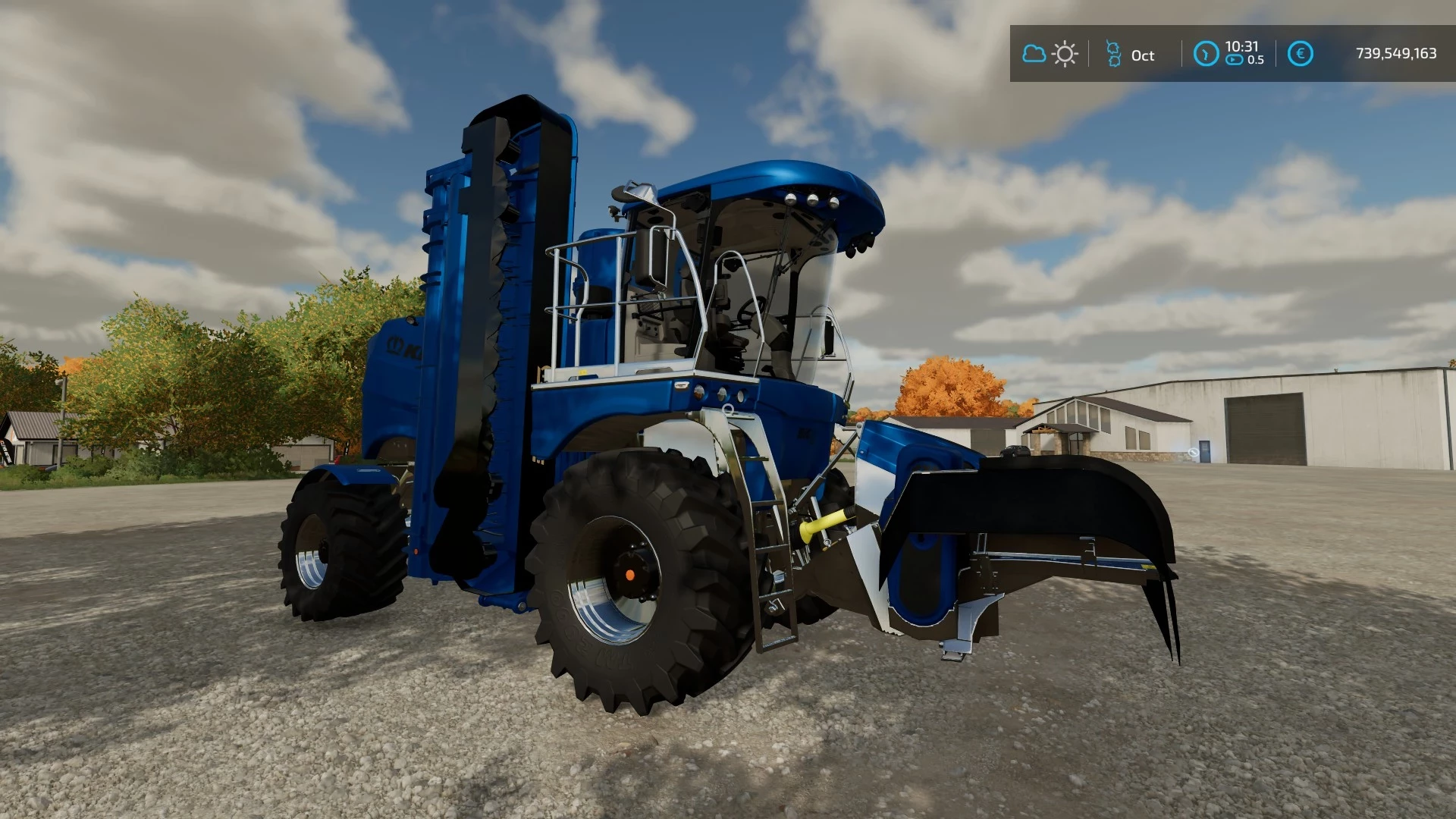The image size is (1456, 819).
Task: Toggle the weather section of the HUD
Action: click(x=1050, y=53)
